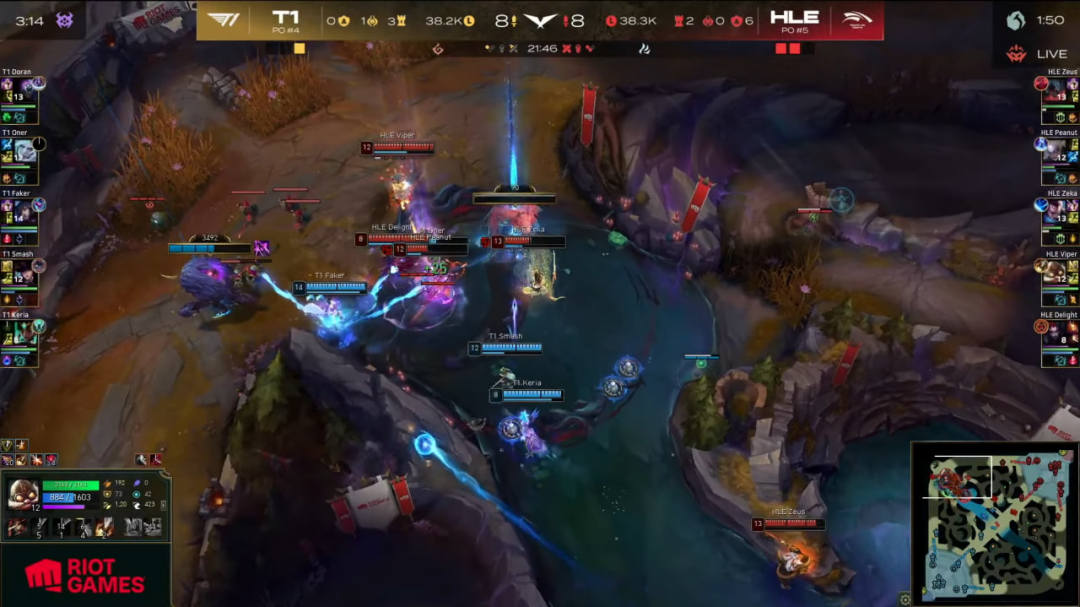Click the T1 team logo on scoreboard
1080x607 pixels.
click(223, 19)
